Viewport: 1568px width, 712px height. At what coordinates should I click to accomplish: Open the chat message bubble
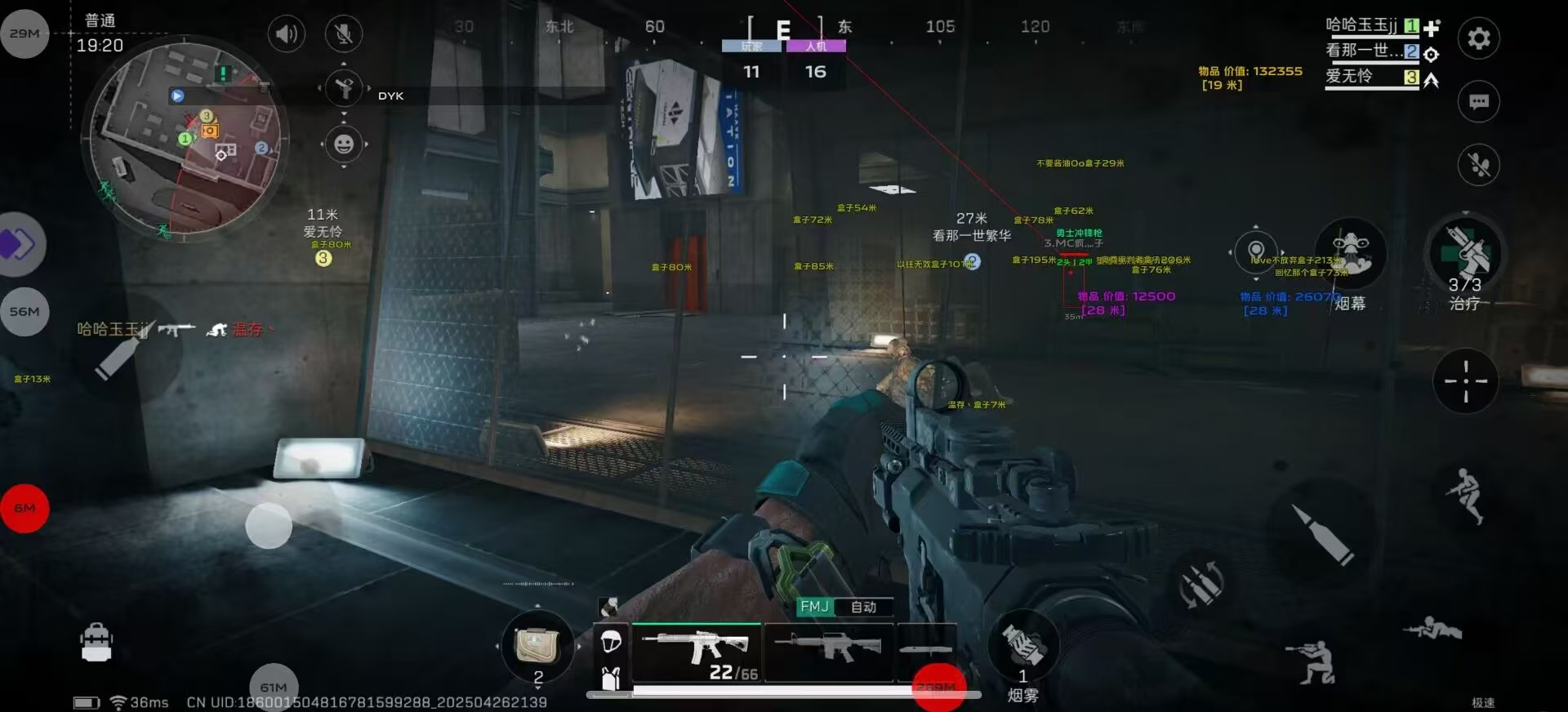point(1478,102)
